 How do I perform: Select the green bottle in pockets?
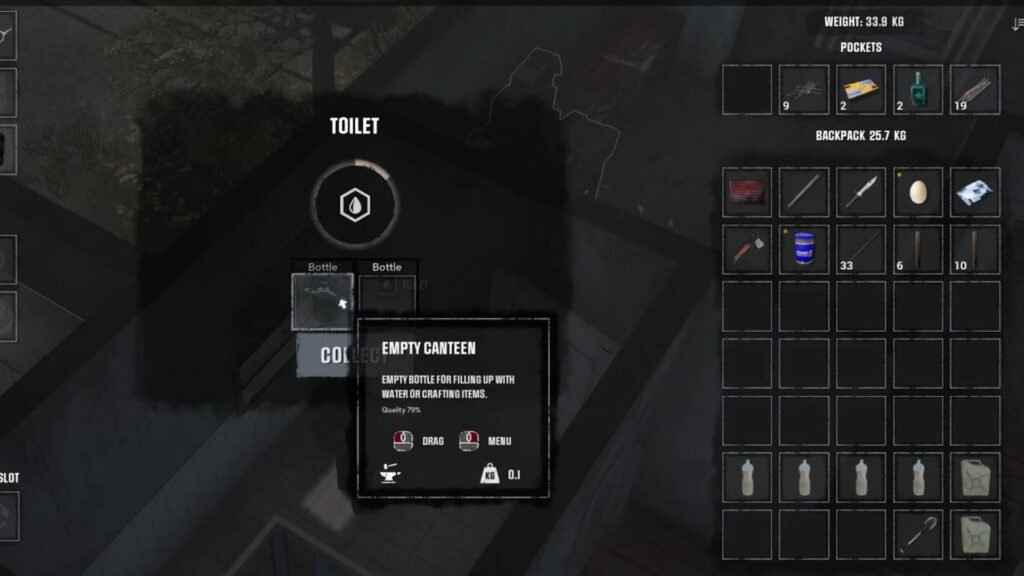pos(918,90)
